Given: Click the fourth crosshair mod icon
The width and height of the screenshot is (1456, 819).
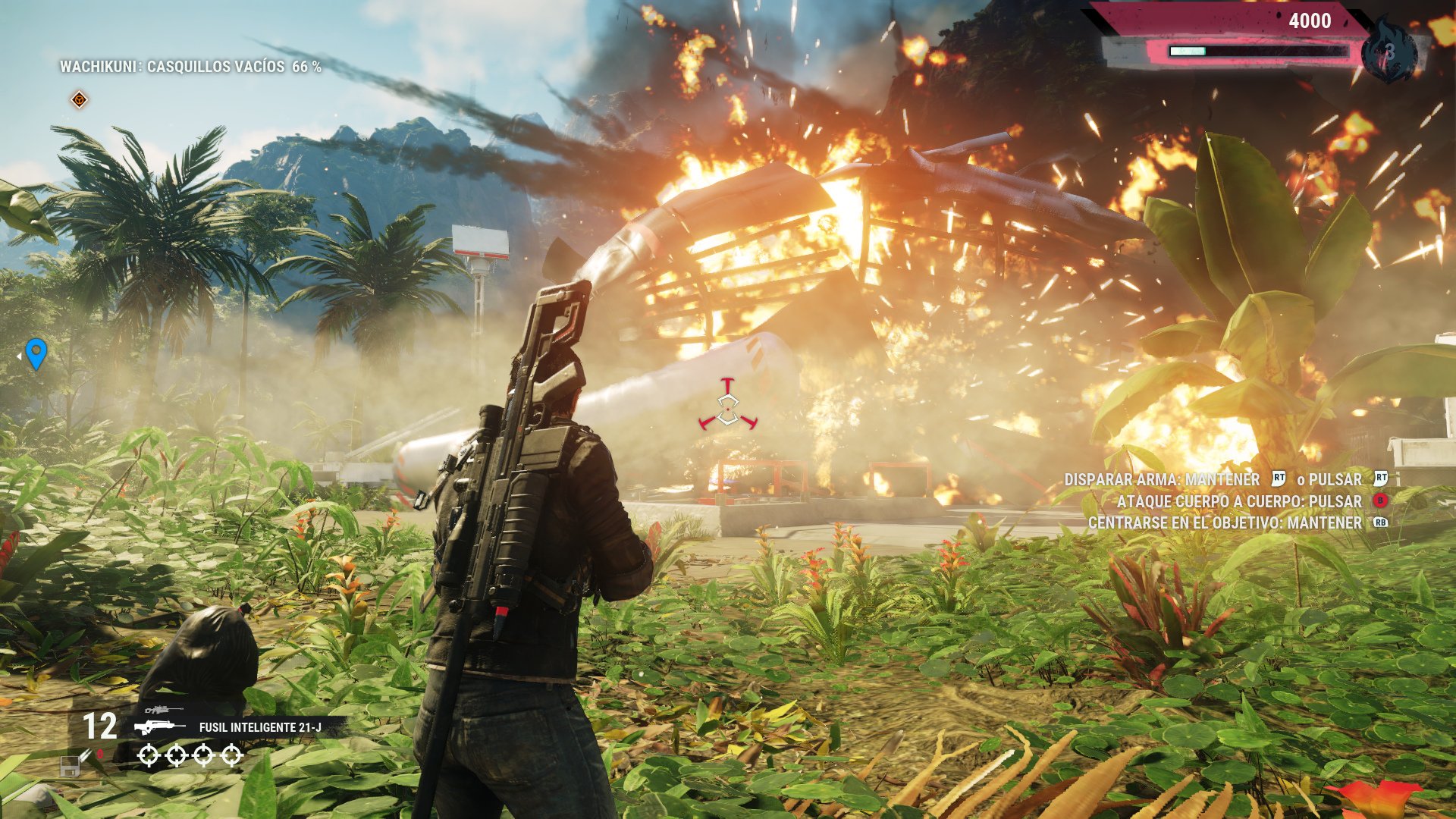Looking at the screenshot, I should [231, 755].
